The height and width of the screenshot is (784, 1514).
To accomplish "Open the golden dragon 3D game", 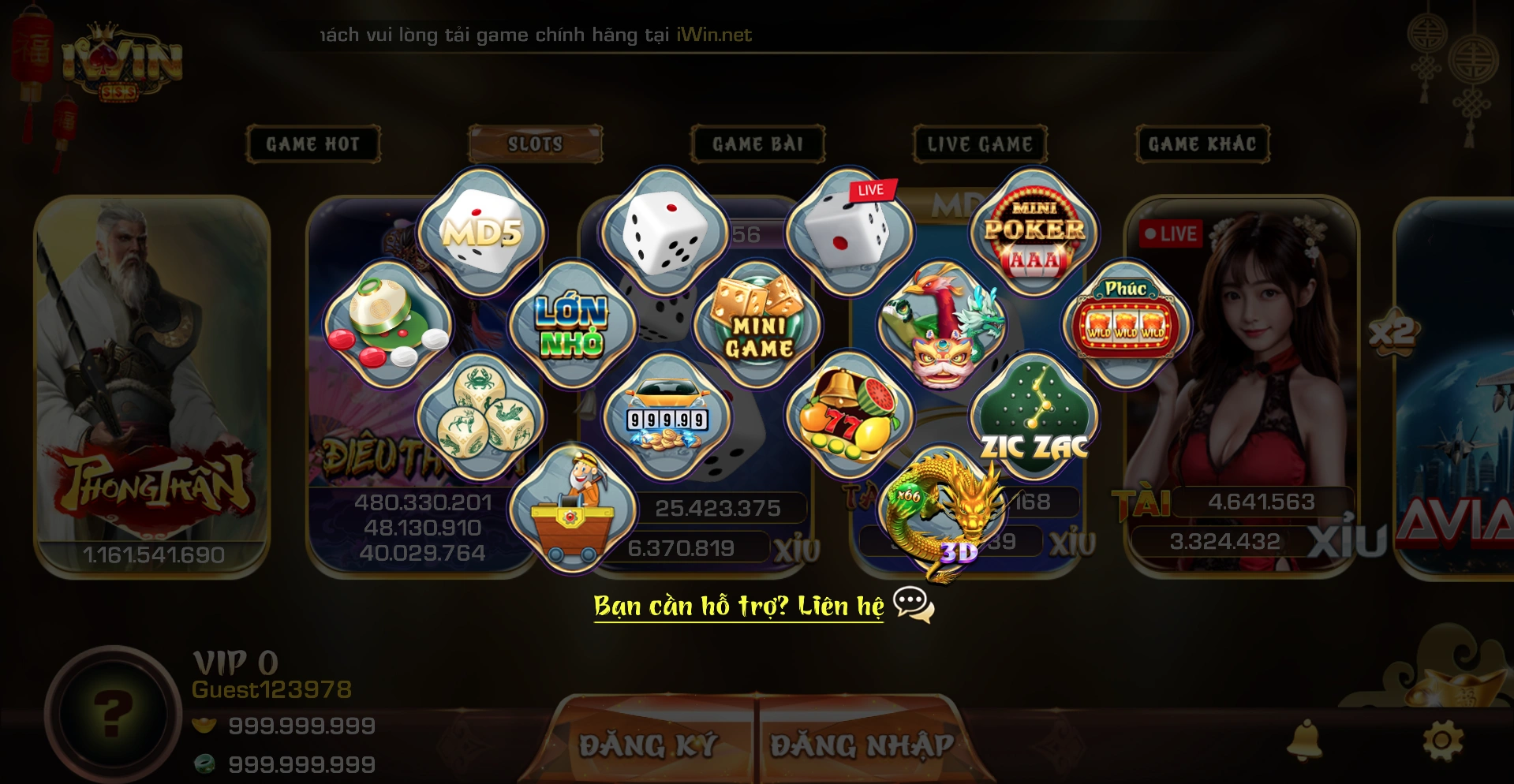I will coord(941,510).
